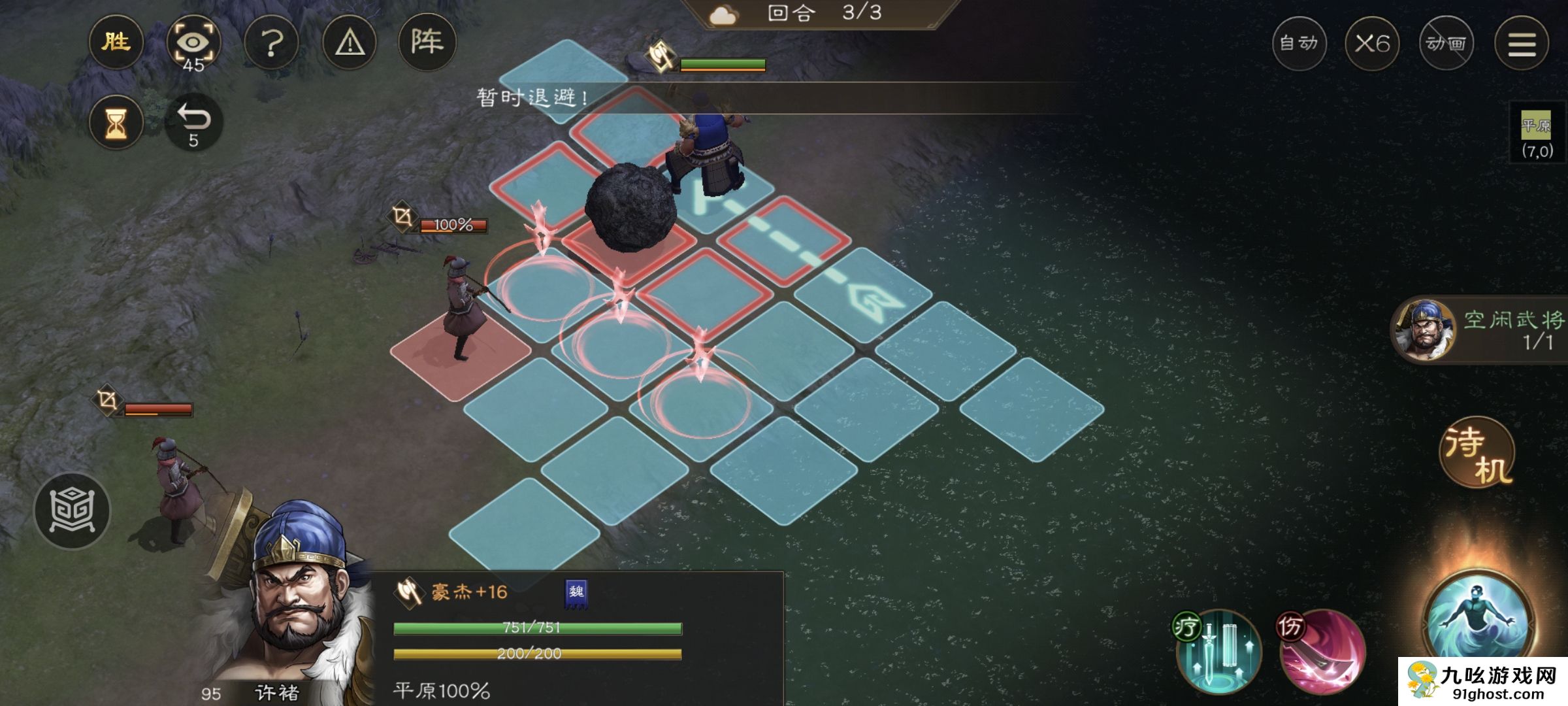The width and height of the screenshot is (1568, 706).
Task: Change the X6 battle speed
Action: tap(1372, 44)
